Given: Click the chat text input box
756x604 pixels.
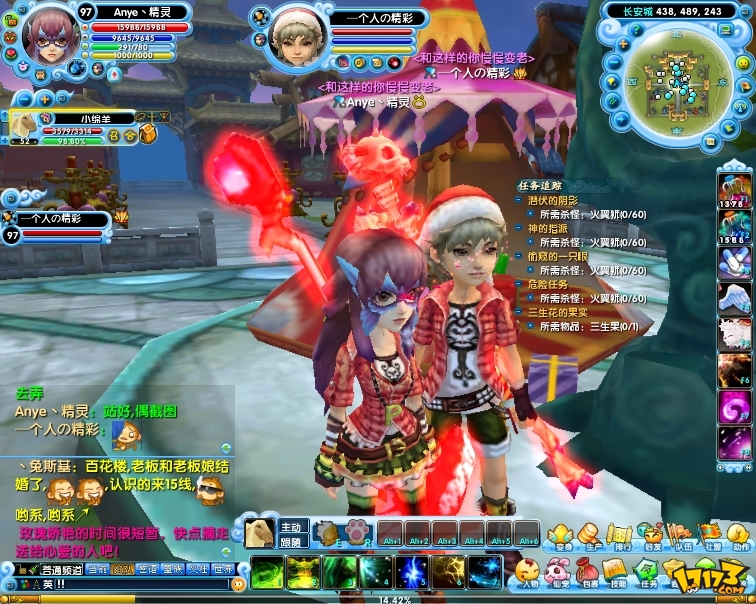Looking at the screenshot, I should [130, 584].
